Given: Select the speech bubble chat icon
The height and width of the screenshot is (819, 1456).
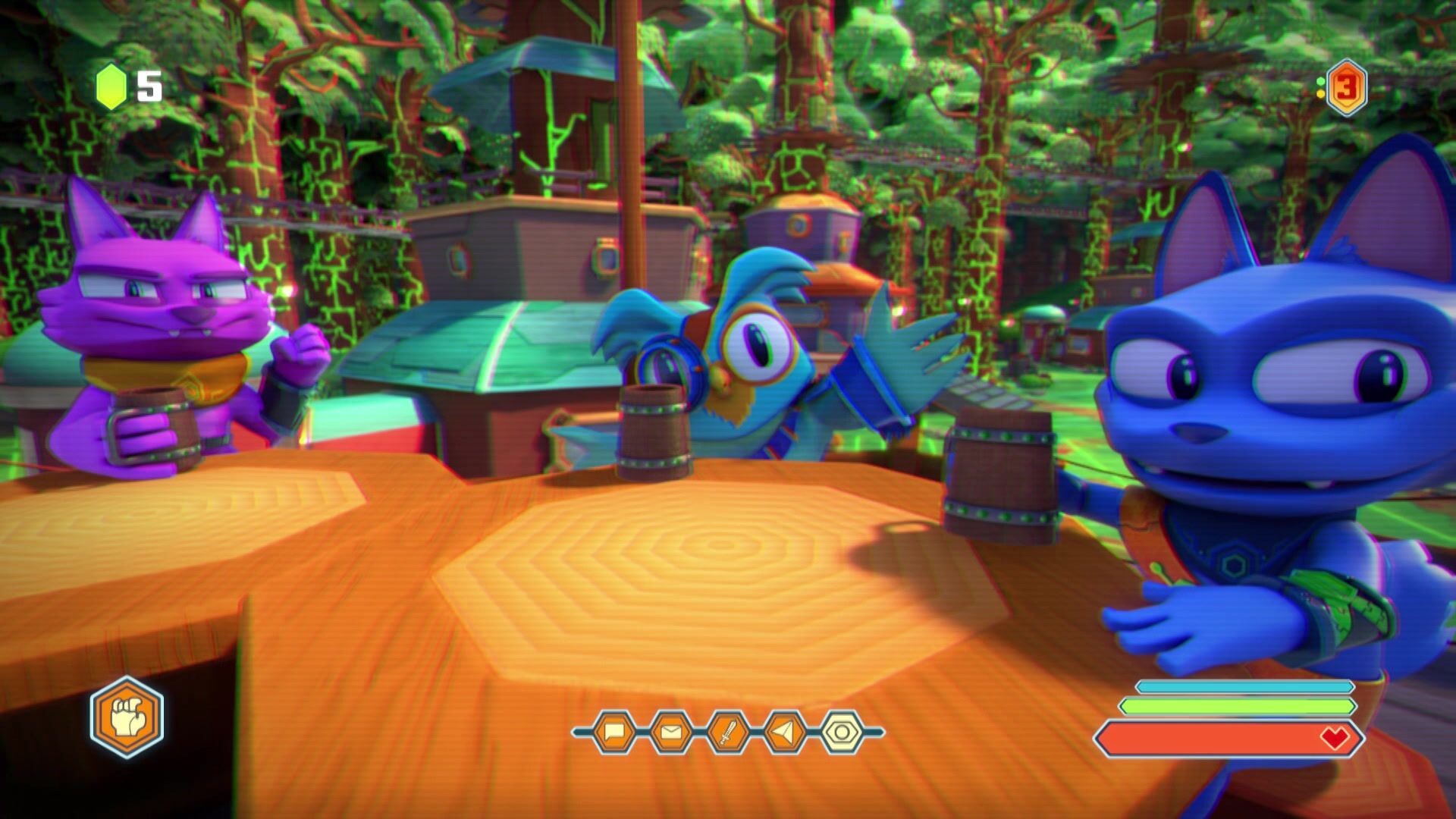Looking at the screenshot, I should [x=613, y=733].
